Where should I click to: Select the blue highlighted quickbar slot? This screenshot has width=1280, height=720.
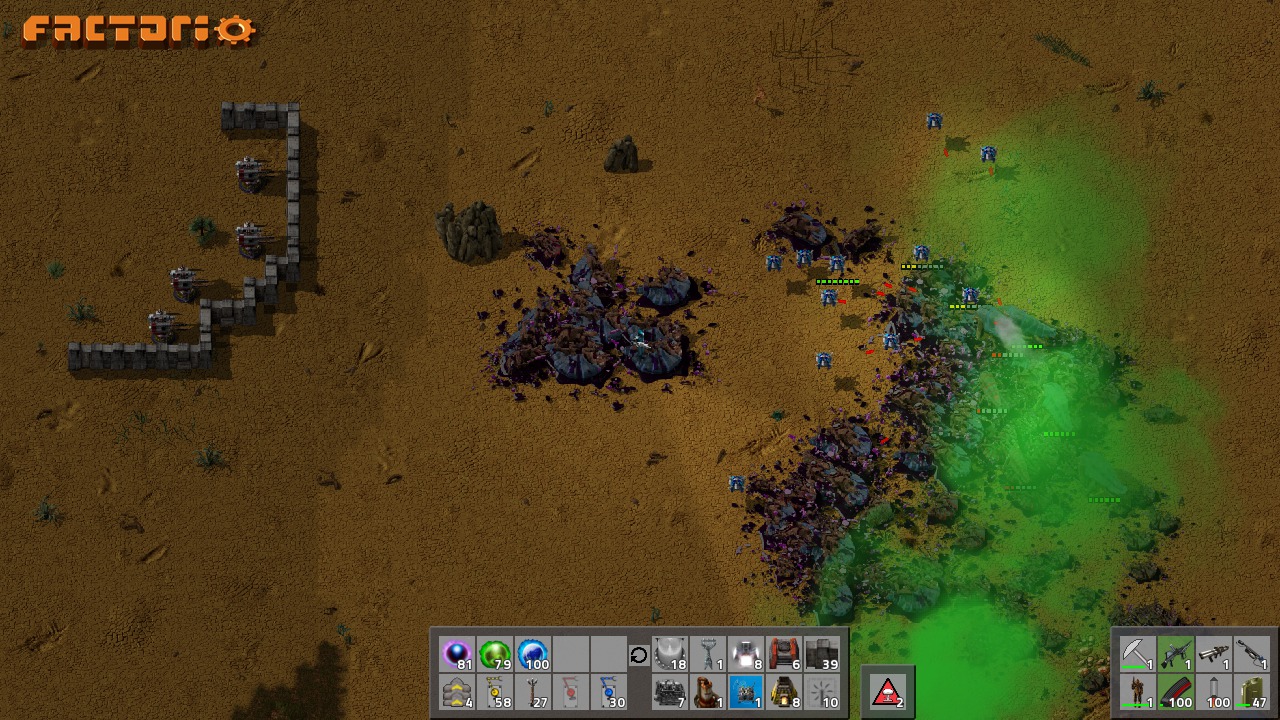[x=746, y=693]
